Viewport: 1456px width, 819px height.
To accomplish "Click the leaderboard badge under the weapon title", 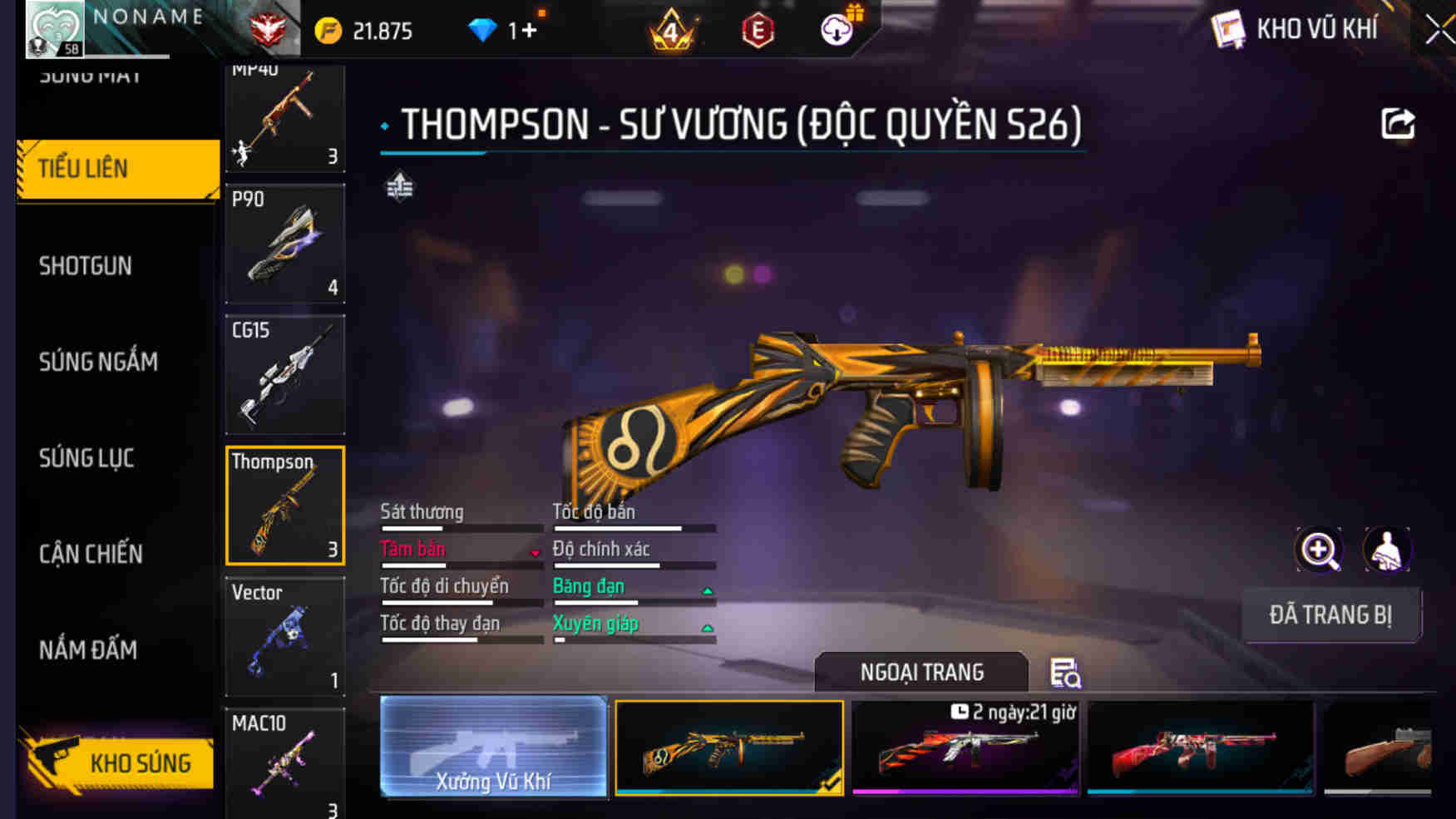I will tap(399, 185).
